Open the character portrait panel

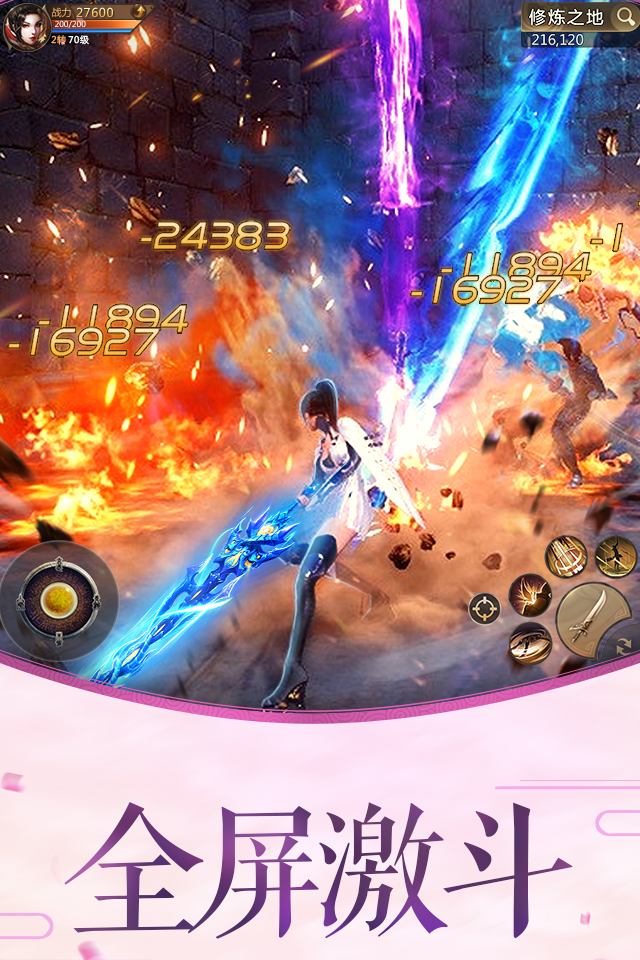coord(27,25)
